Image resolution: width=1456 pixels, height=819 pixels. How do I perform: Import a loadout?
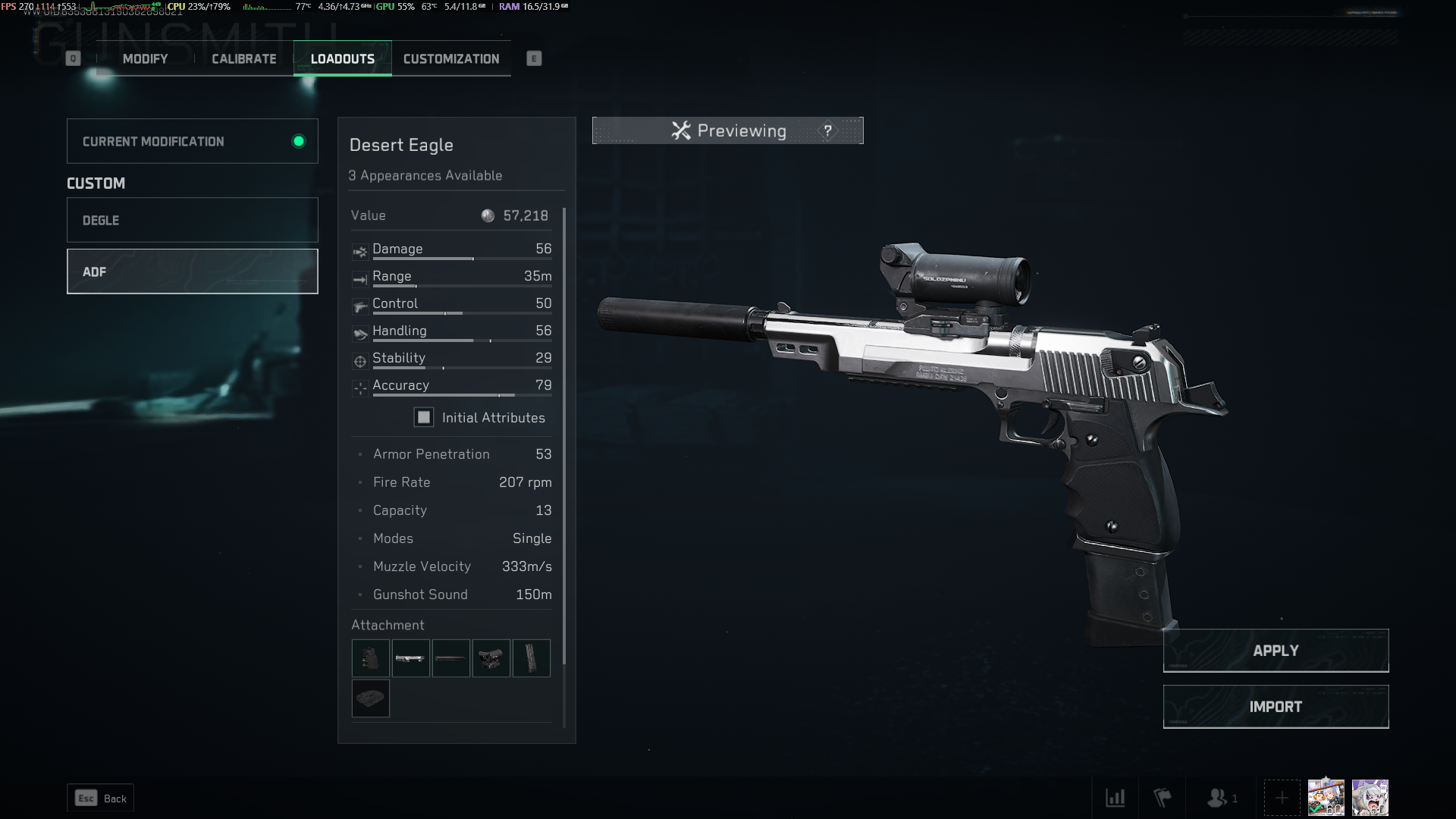click(1276, 707)
